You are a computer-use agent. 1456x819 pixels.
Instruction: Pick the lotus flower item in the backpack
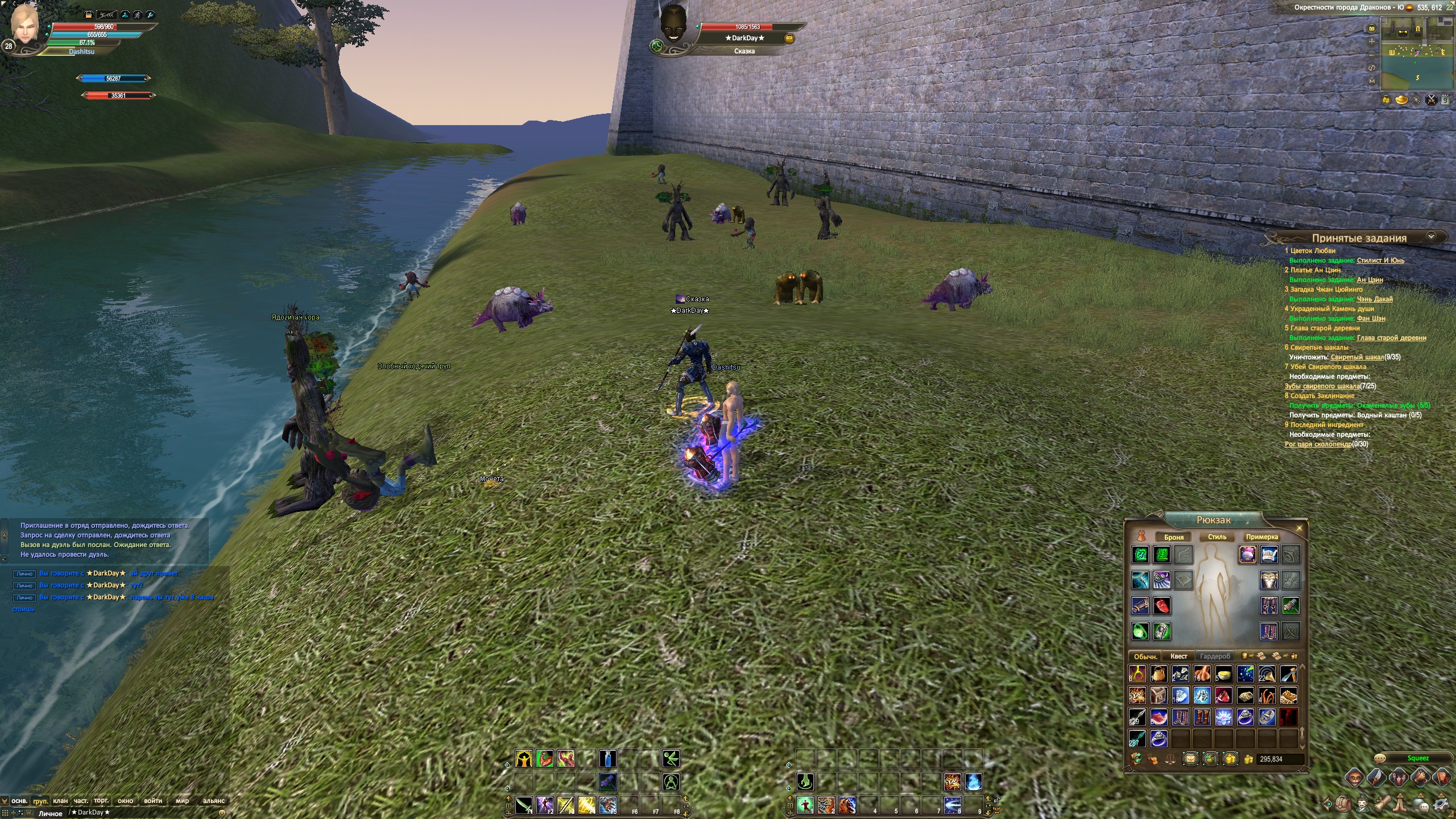(1223, 717)
